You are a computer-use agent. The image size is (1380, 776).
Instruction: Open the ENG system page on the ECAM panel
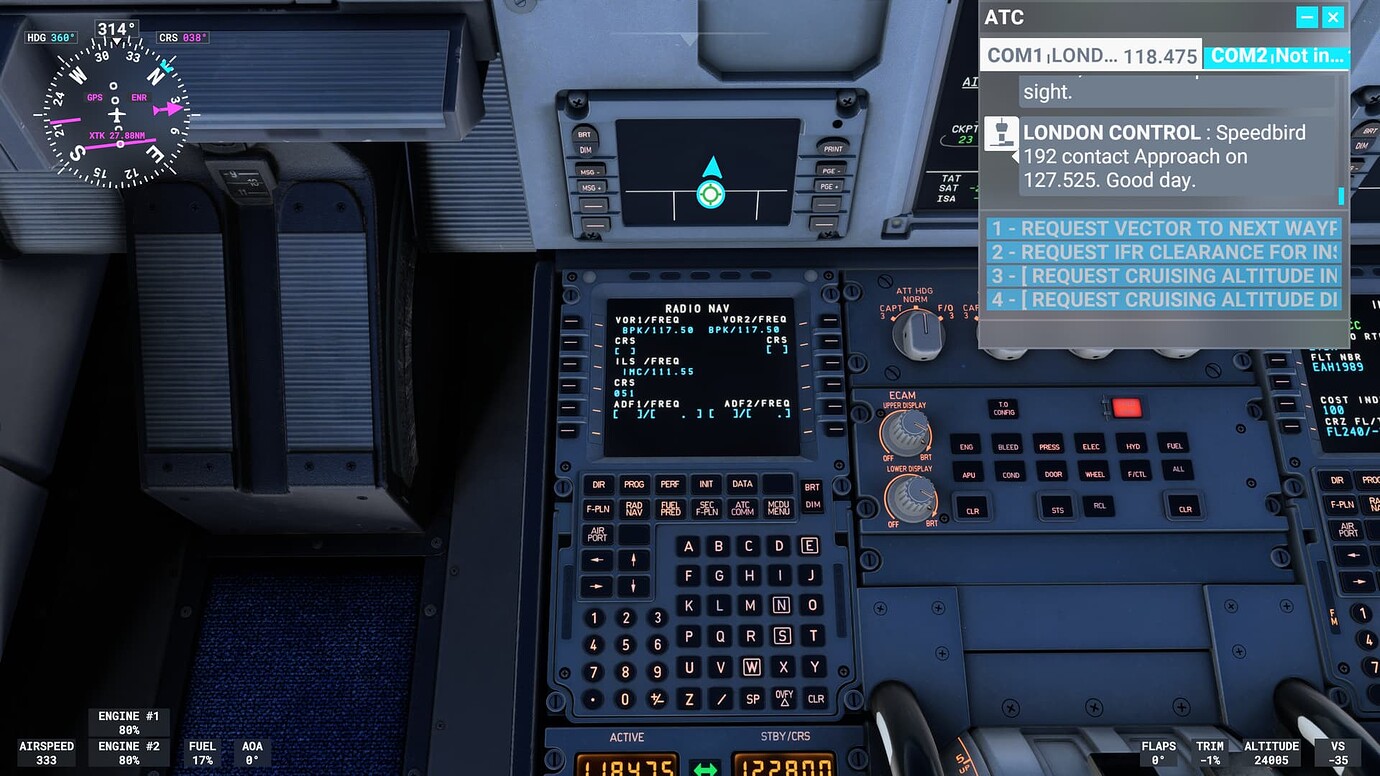(x=966, y=446)
